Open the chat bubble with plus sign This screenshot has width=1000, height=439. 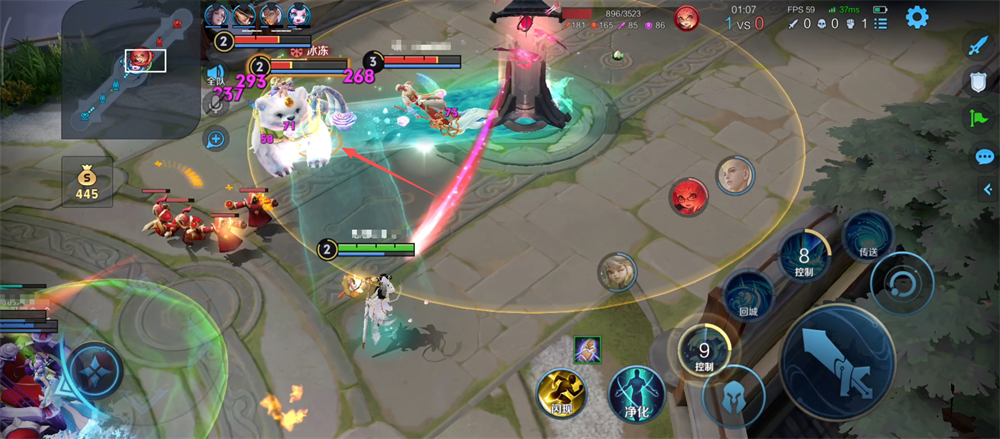214,139
